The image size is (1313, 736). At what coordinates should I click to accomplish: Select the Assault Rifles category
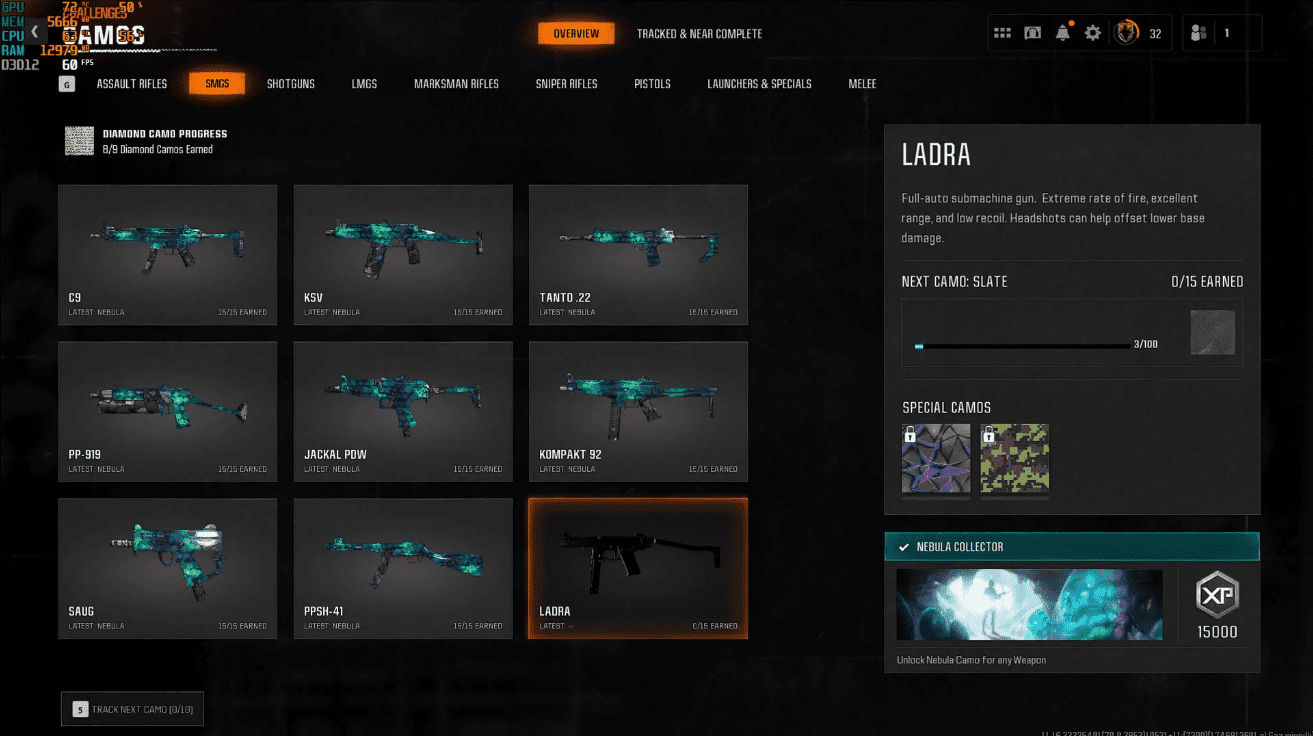coord(132,84)
